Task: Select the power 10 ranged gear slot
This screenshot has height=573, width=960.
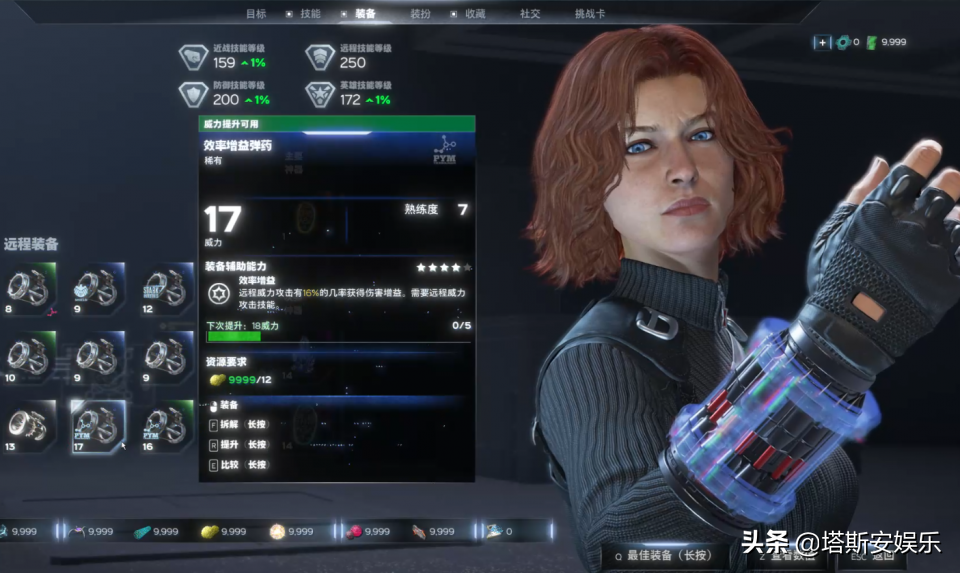Action: [29, 356]
